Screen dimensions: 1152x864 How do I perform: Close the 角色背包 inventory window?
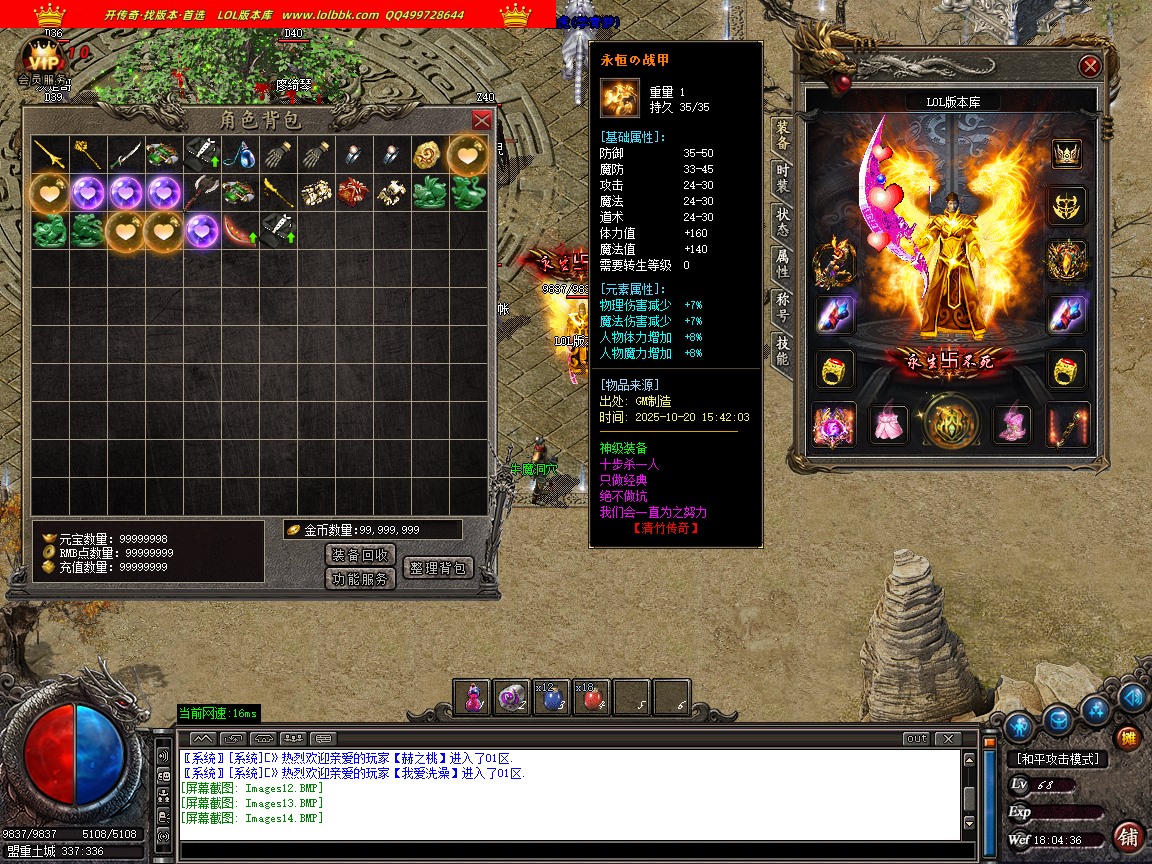(x=482, y=120)
